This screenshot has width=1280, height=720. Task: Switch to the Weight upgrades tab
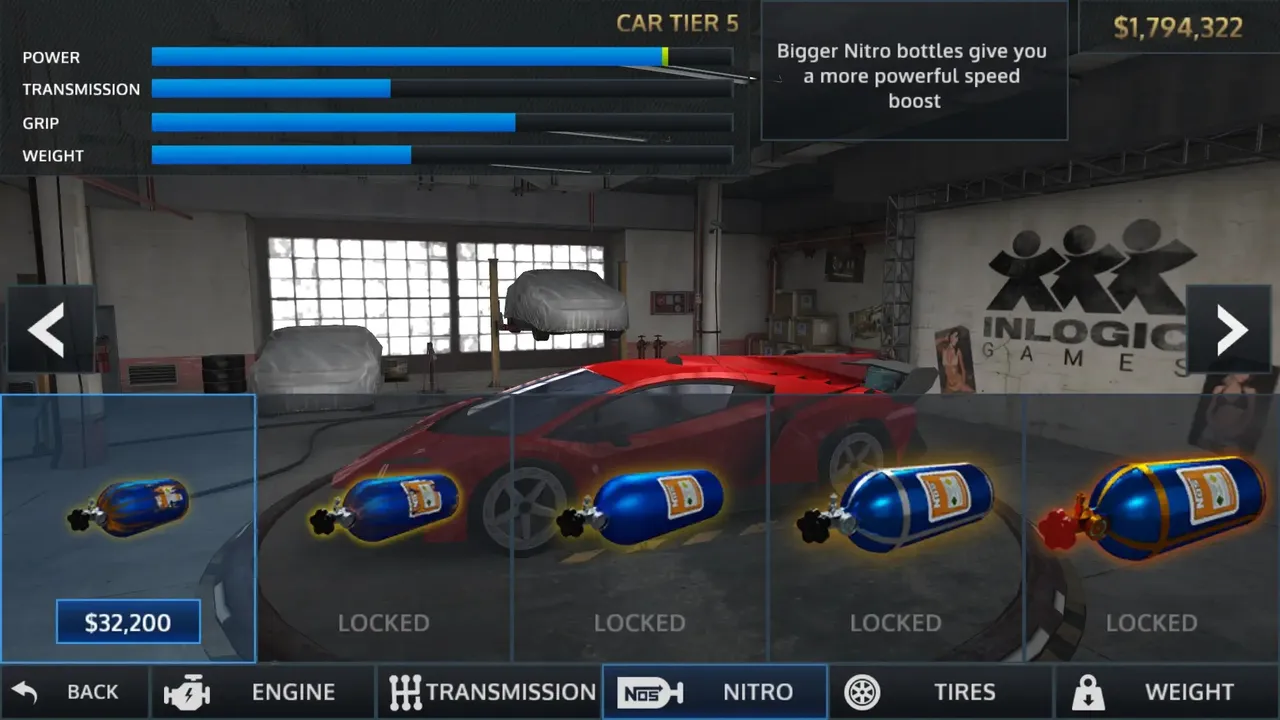pos(1166,692)
